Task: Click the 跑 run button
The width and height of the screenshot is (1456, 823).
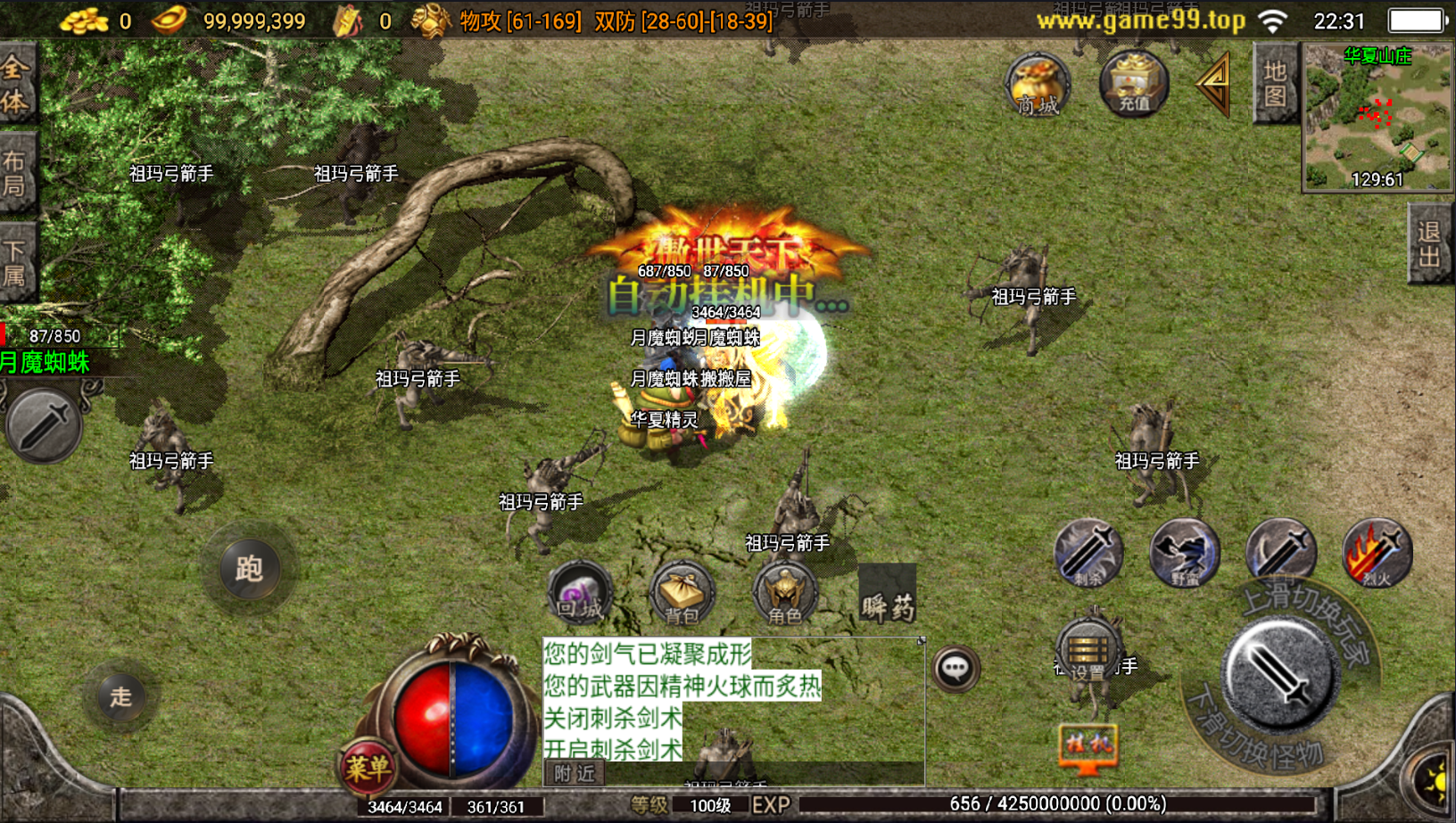Action: (250, 569)
